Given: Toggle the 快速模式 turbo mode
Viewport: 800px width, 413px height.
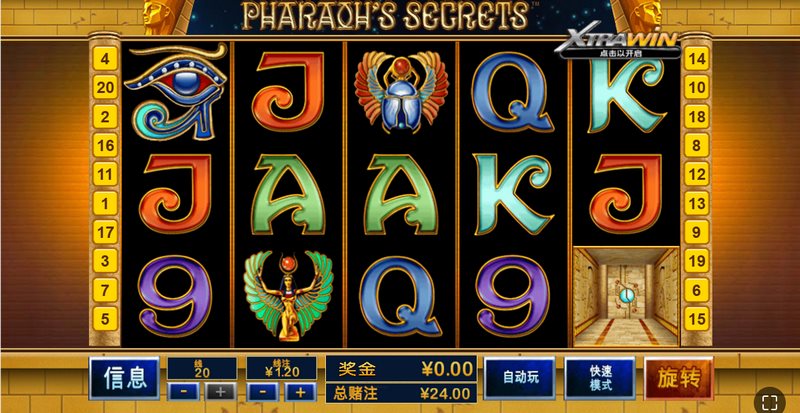Looking at the screenshot, I should click(599, 378).
